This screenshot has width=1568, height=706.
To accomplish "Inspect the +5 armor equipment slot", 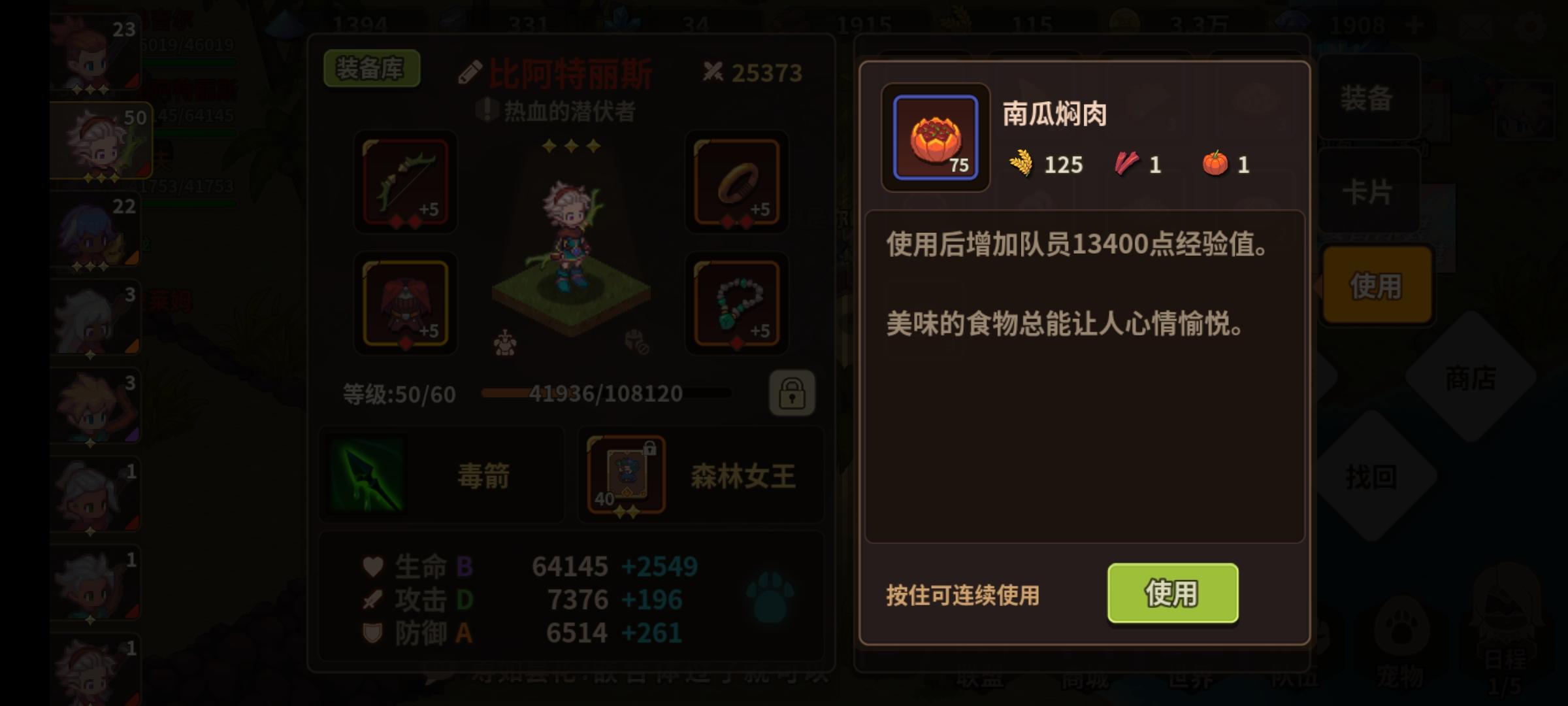I will [405, 304].
